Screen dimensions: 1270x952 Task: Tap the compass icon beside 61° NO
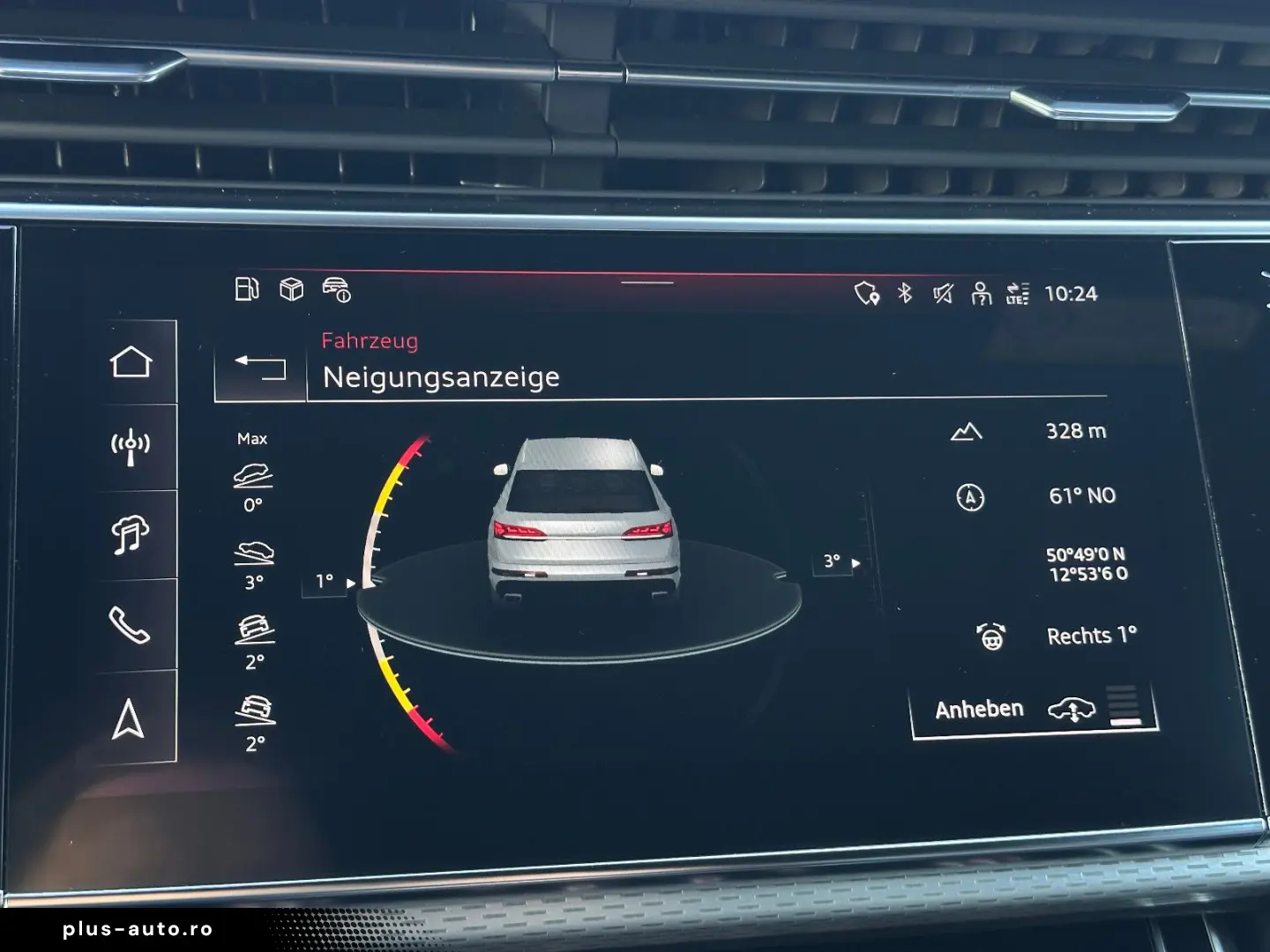968,497
